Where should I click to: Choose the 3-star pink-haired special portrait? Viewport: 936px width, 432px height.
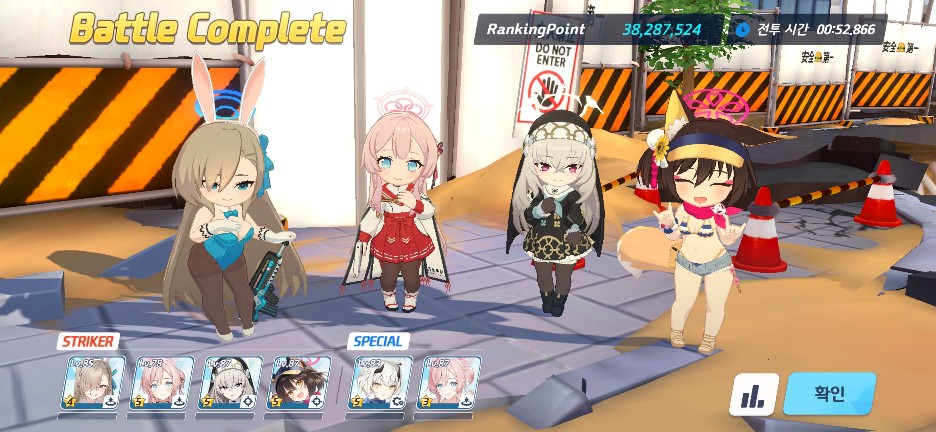pyautogui.click(x=448, y=383)
